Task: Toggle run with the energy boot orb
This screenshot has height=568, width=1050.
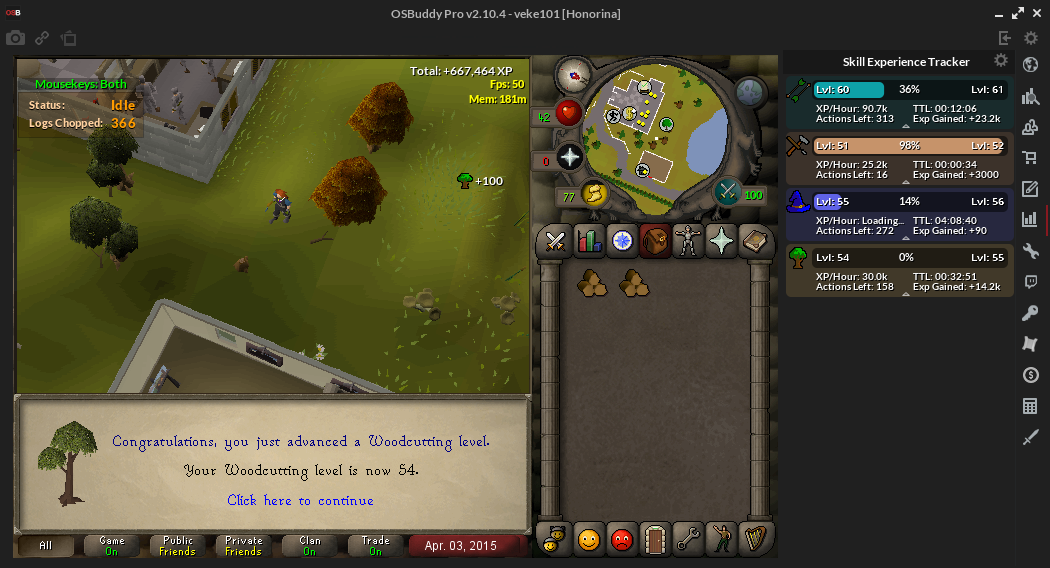Action: tap(593, 193)
